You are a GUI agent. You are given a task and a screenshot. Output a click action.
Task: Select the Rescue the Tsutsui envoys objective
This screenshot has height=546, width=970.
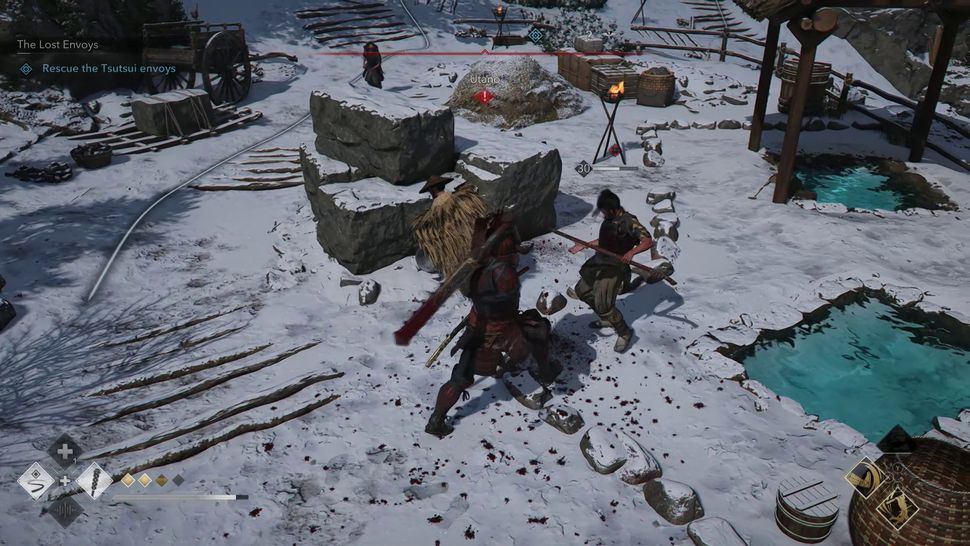coord(108,68)
